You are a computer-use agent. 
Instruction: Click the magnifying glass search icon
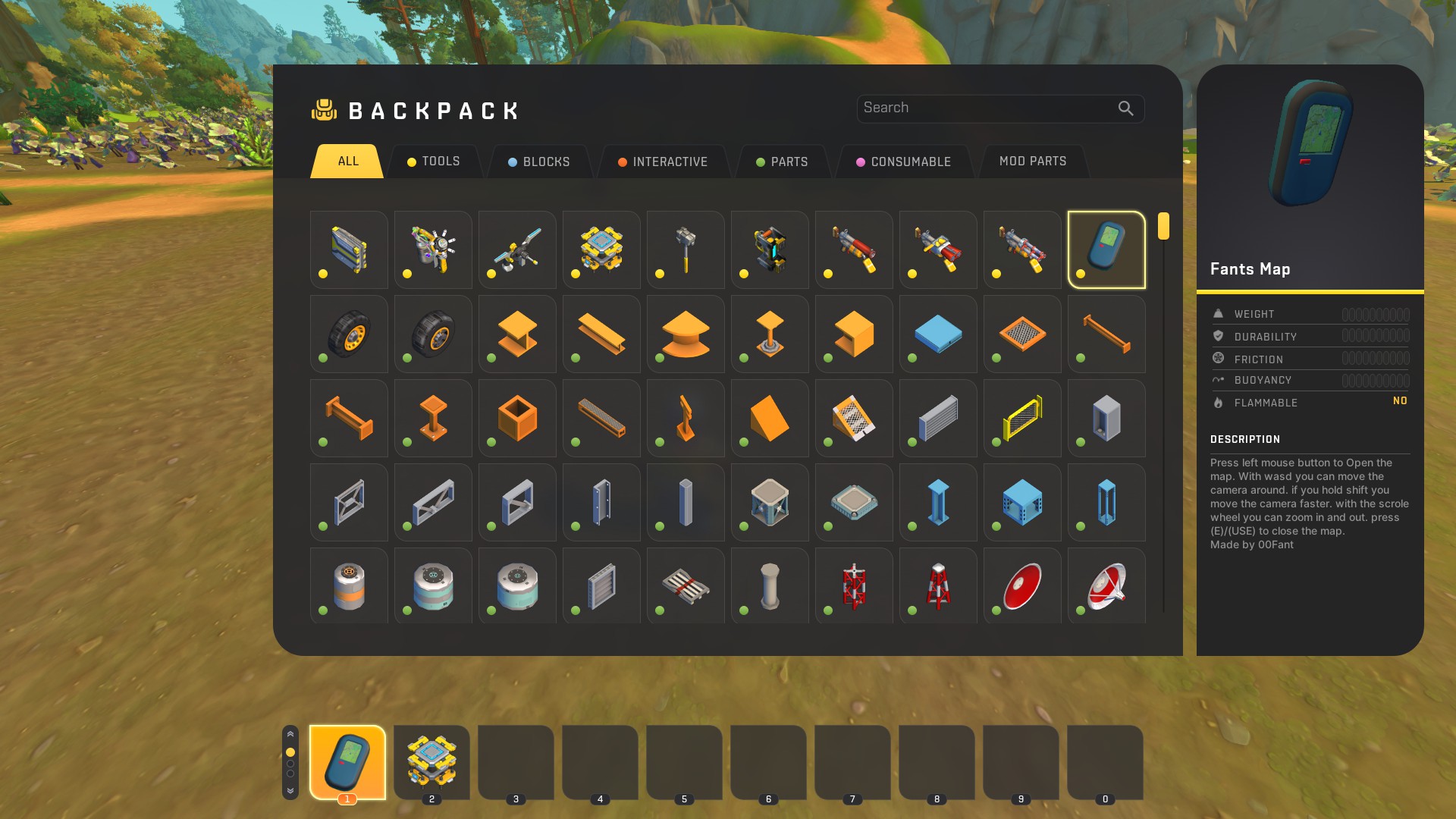tap(1126, 108)
